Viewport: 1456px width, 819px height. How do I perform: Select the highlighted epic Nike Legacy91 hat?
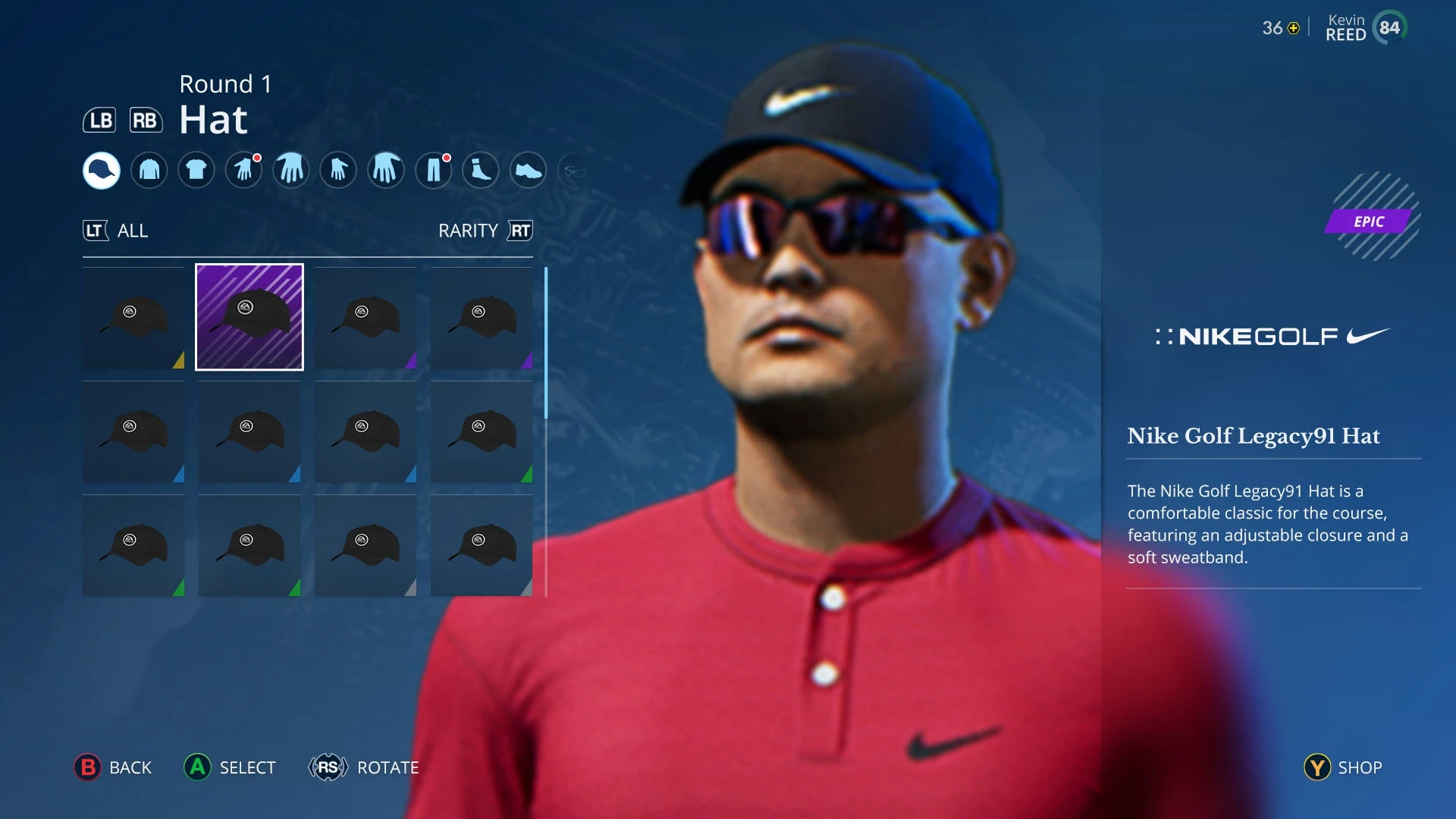pos(249,317)
